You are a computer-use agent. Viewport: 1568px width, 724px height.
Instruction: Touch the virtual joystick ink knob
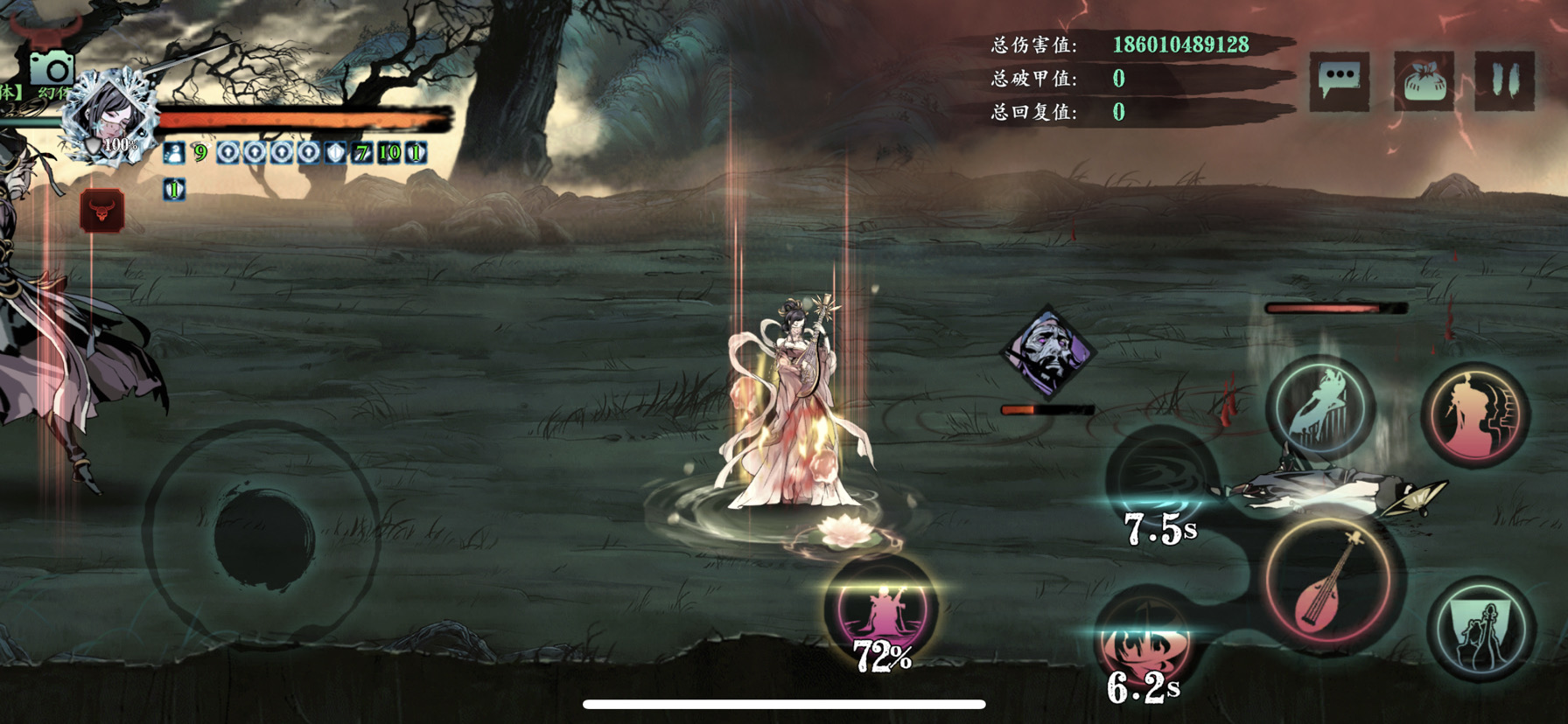[x=263, y=536]
